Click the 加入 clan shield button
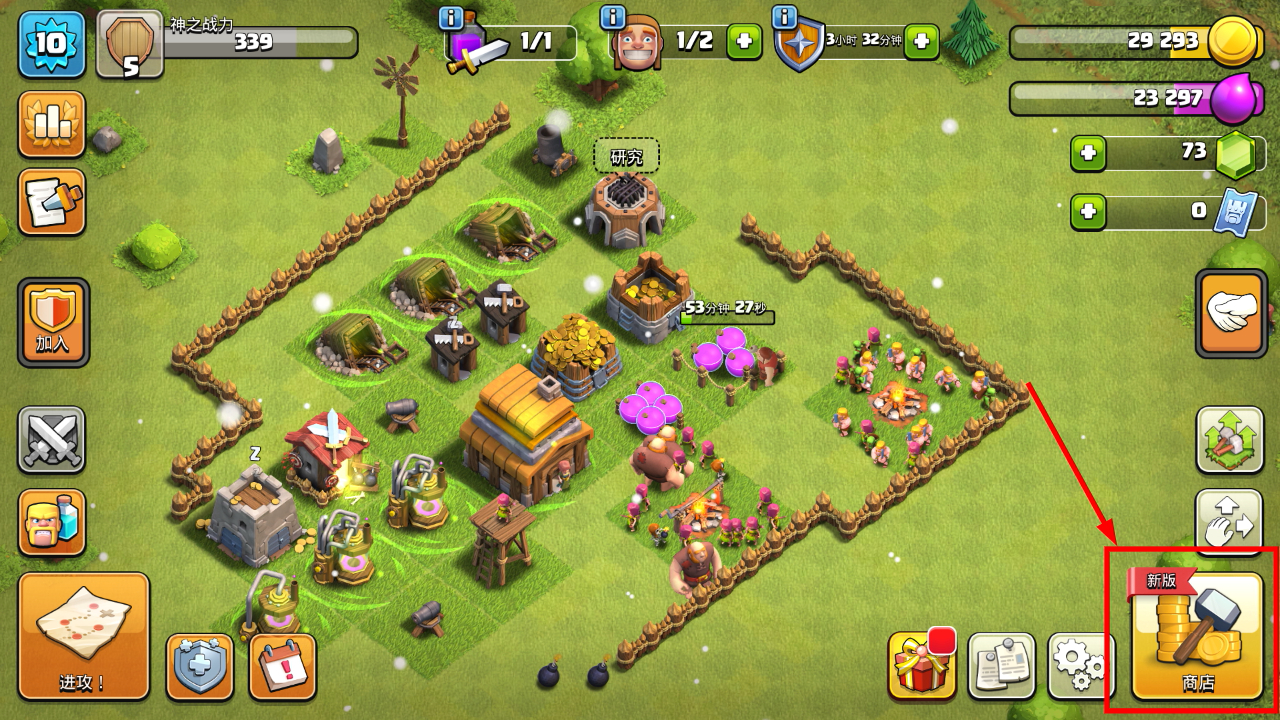The image size is (1280, 720). (53, 322)
